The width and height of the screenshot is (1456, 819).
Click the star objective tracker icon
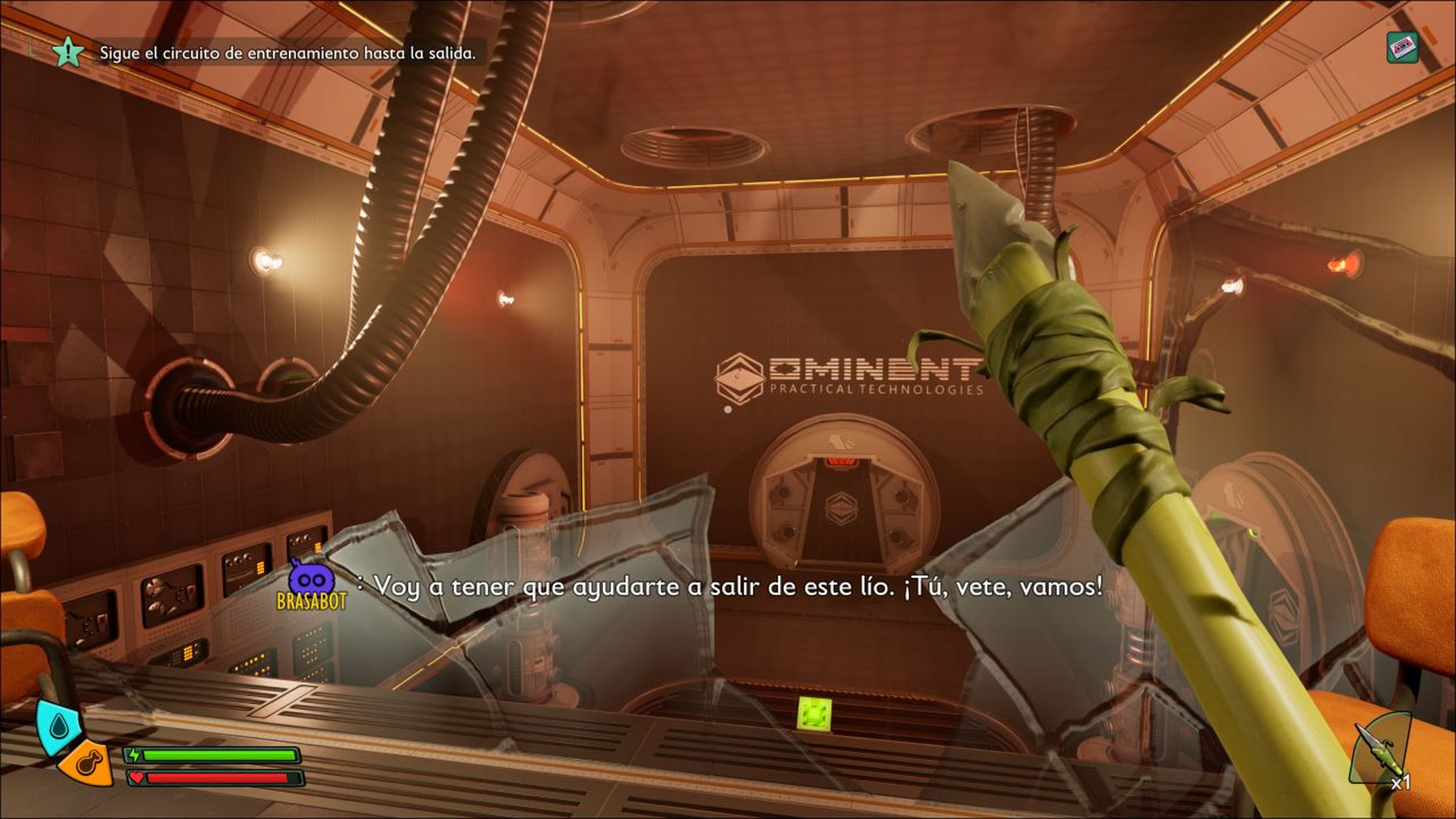click(68, 53)
